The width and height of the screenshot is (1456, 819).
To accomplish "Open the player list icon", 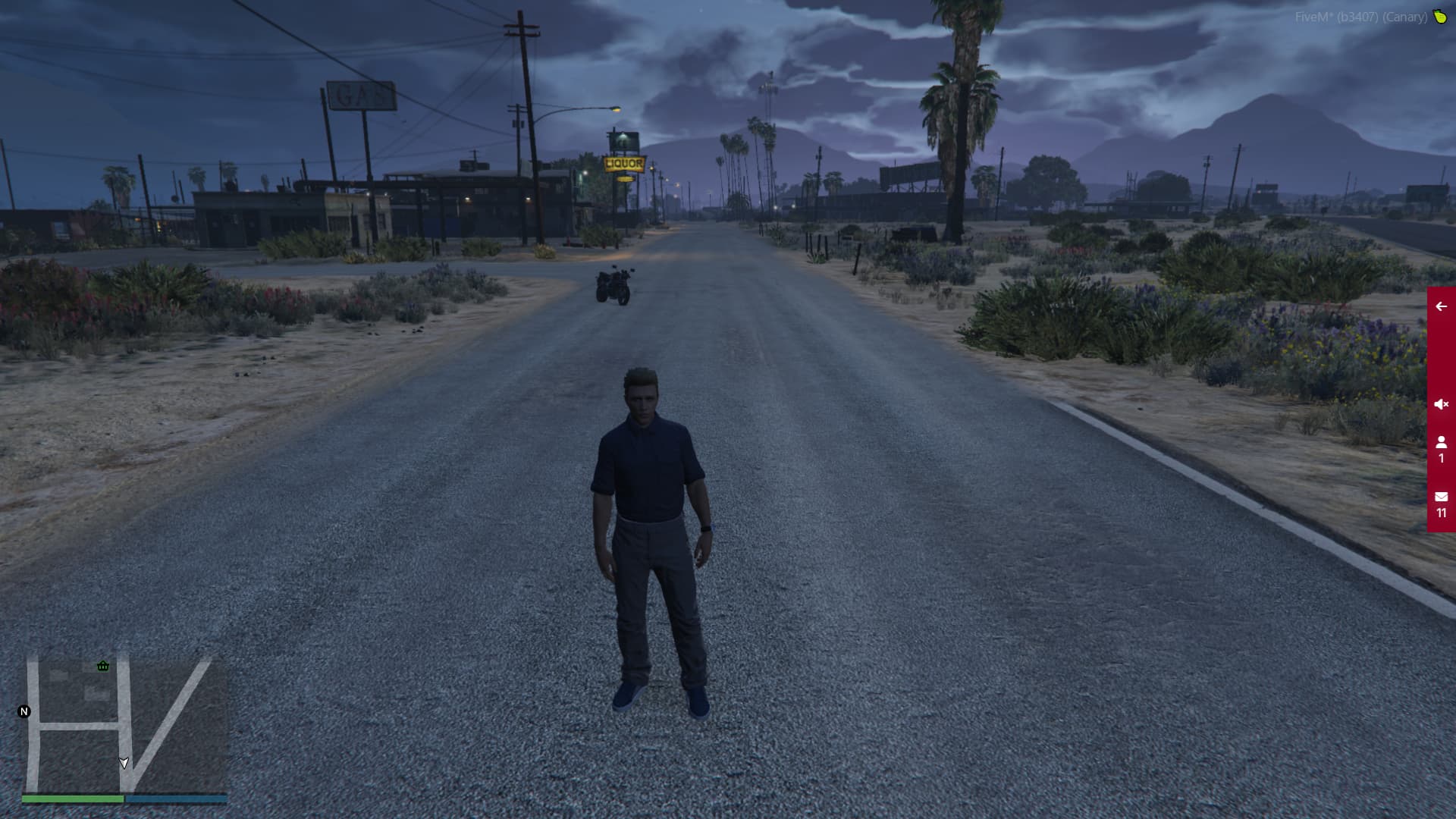I will pyautogui.click(x=1441, y=448).
